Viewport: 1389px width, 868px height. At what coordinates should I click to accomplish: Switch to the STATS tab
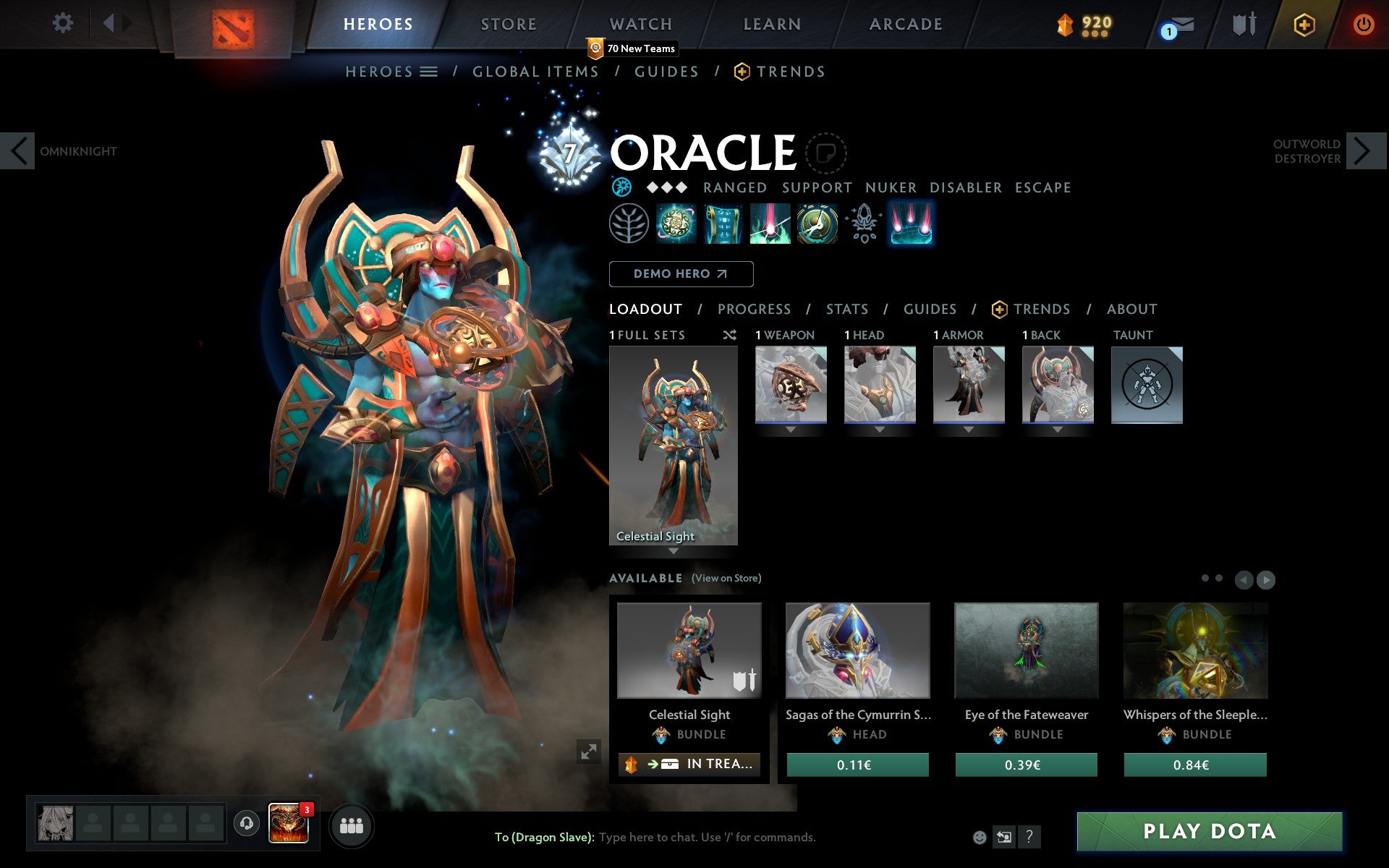point(846,309)
